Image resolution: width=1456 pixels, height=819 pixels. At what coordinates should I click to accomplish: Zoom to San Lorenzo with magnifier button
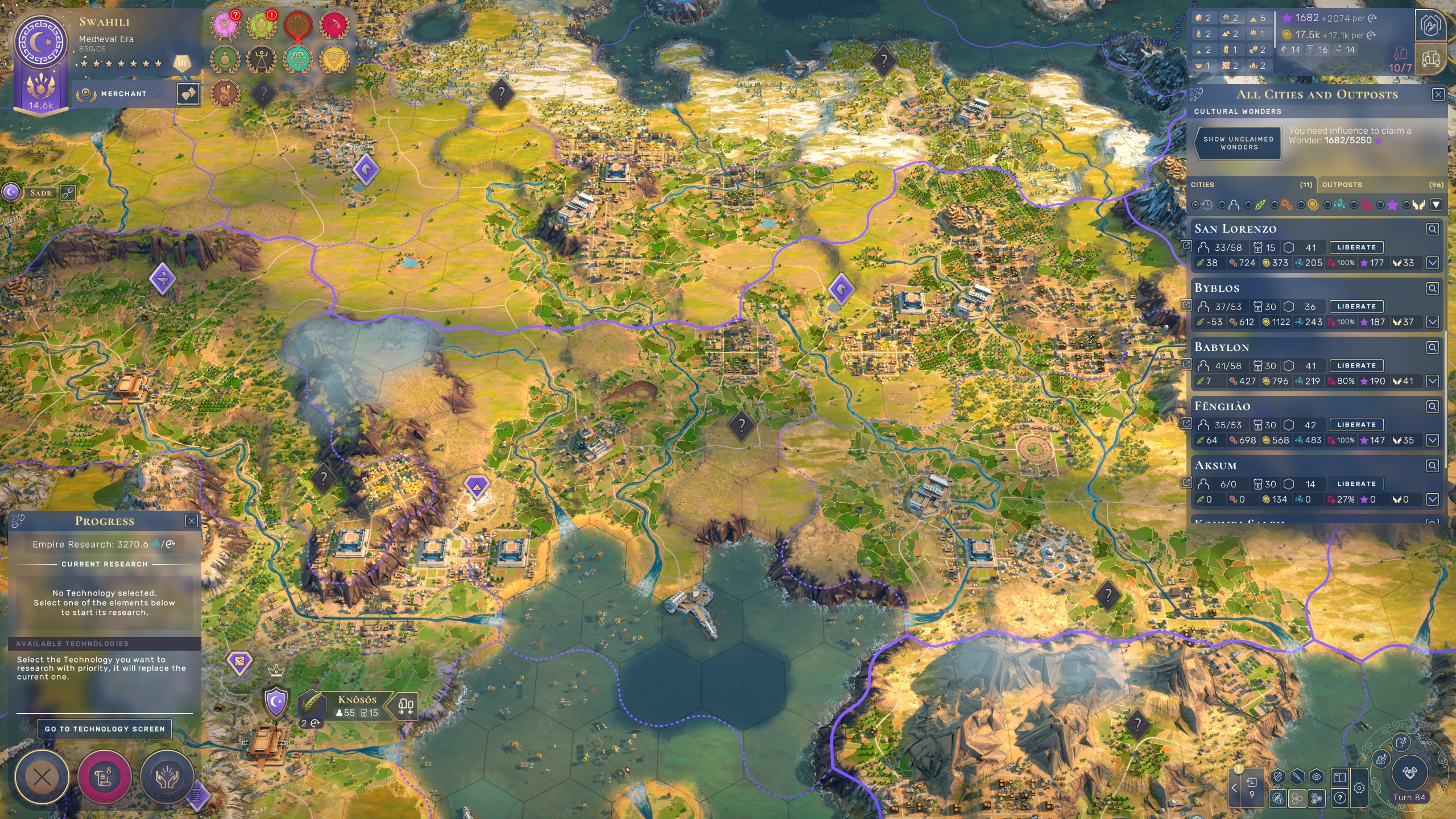pyautogui.click(x=1432, y=229)
